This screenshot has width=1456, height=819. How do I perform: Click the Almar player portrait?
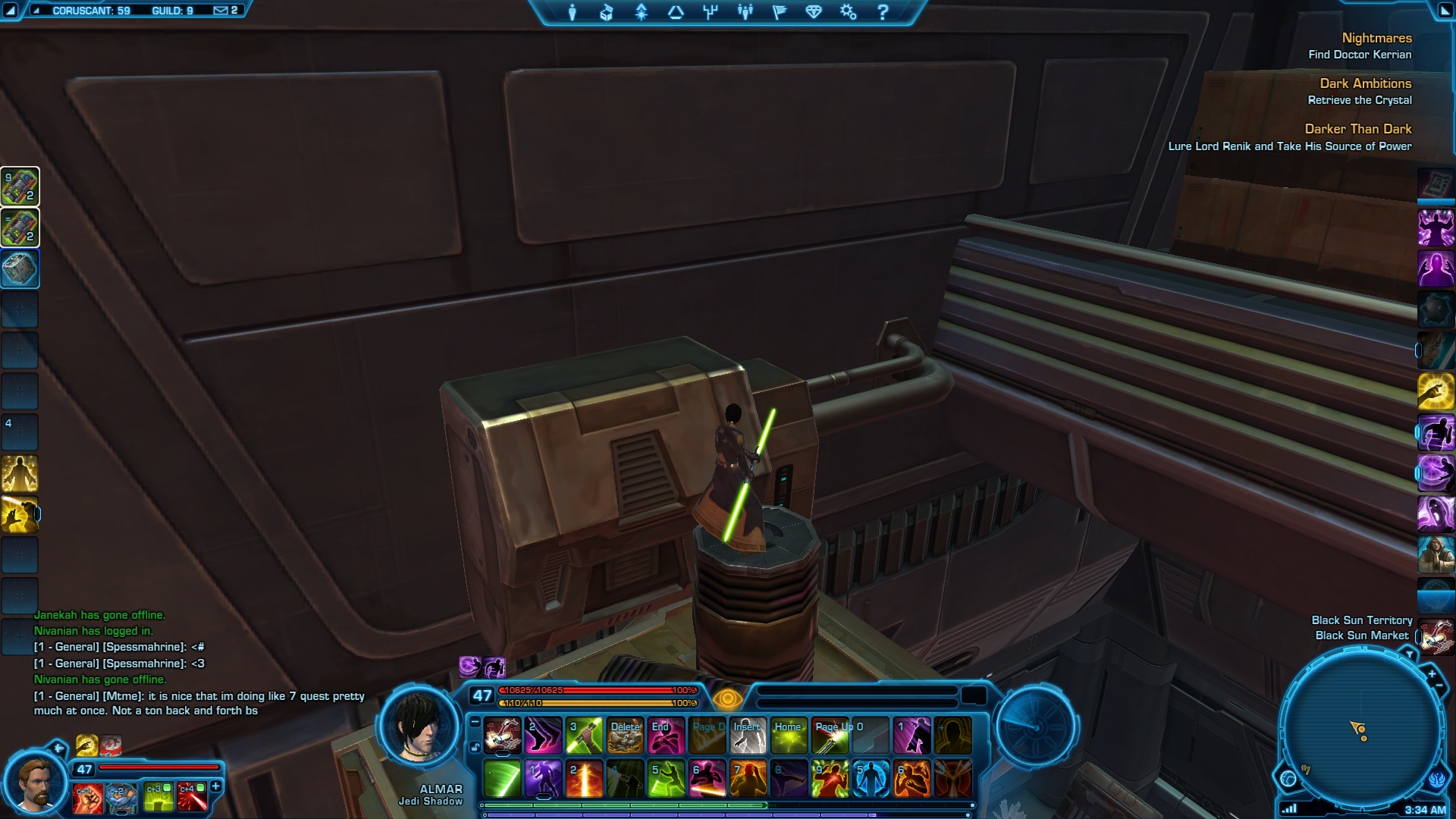pos(419,726)
